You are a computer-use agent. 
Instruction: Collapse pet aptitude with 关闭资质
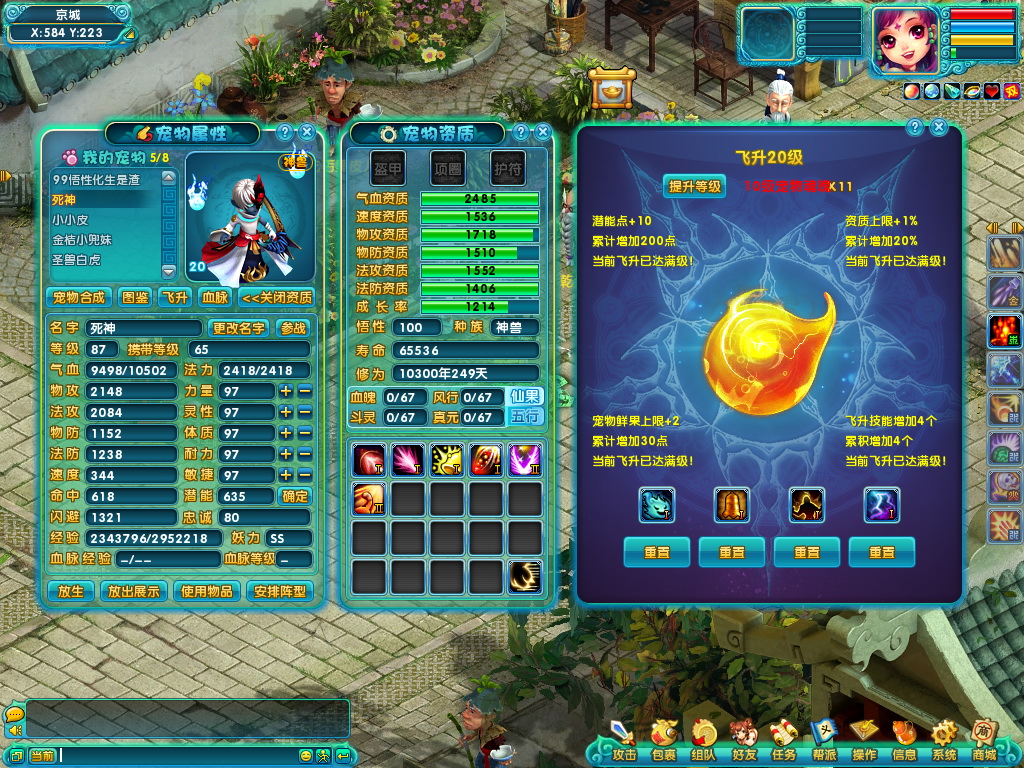277,297
